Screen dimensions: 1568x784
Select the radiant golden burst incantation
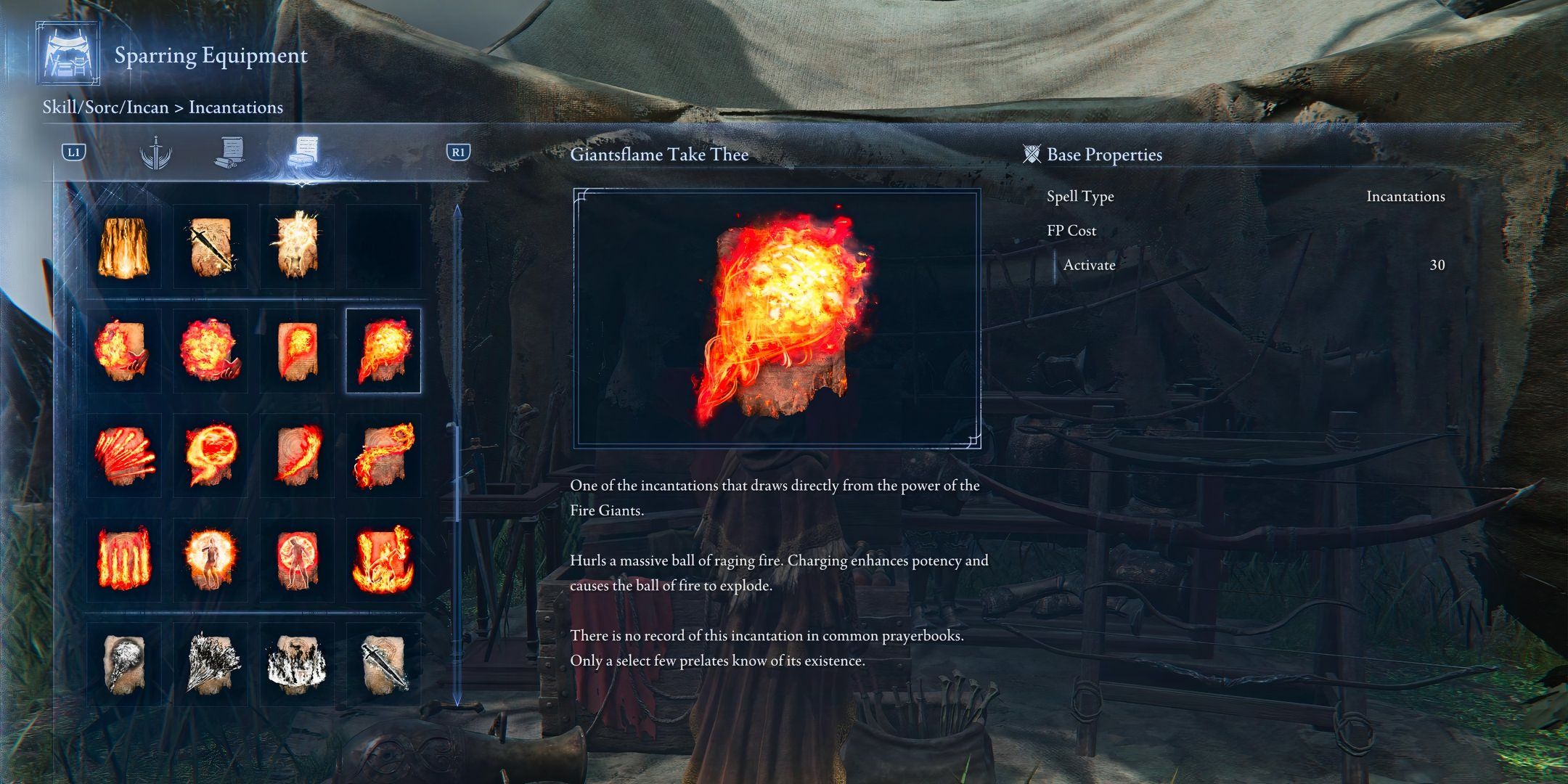pos(297,247)
